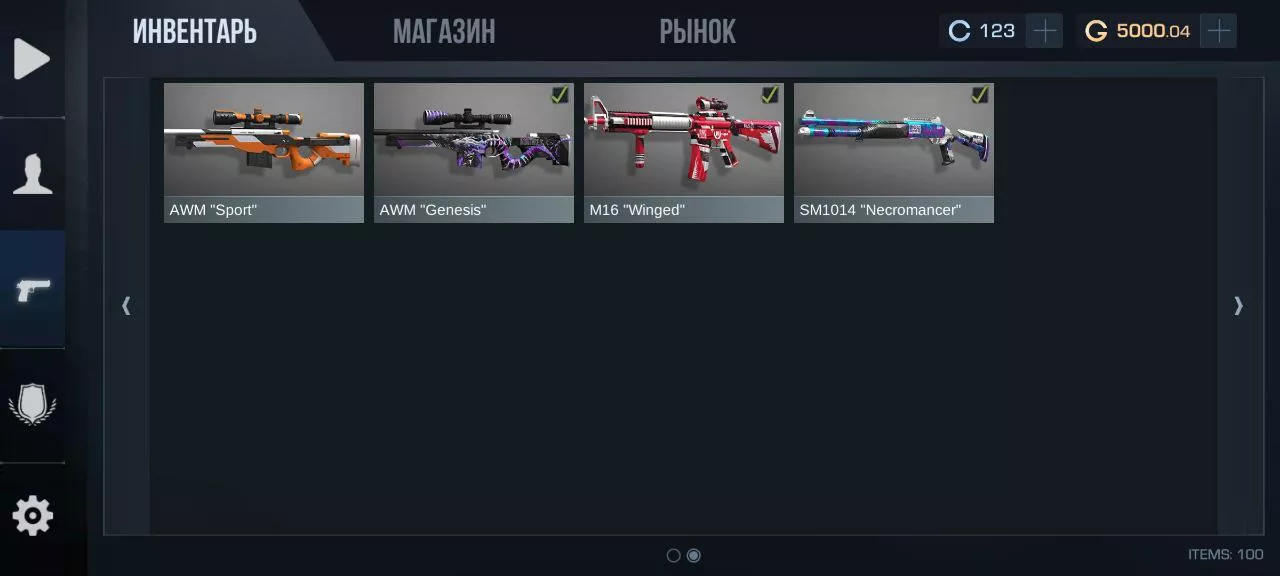Add more gold with plus button
Viewport: 1280px width, 576px height.
coord(1219,31)
